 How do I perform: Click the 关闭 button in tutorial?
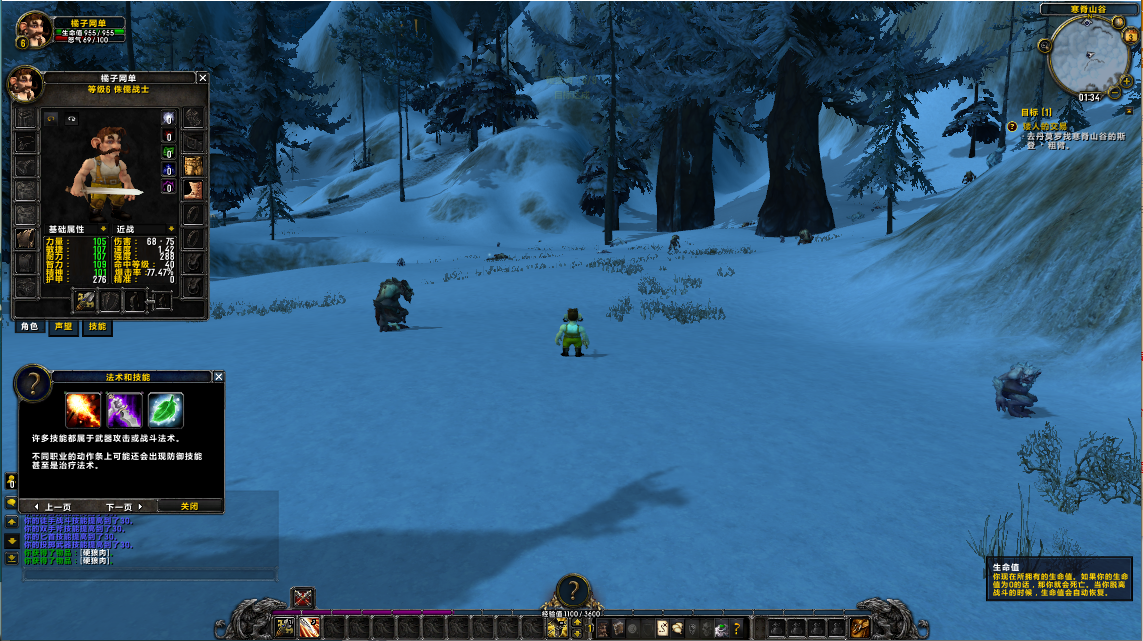(x=189, y=506)
